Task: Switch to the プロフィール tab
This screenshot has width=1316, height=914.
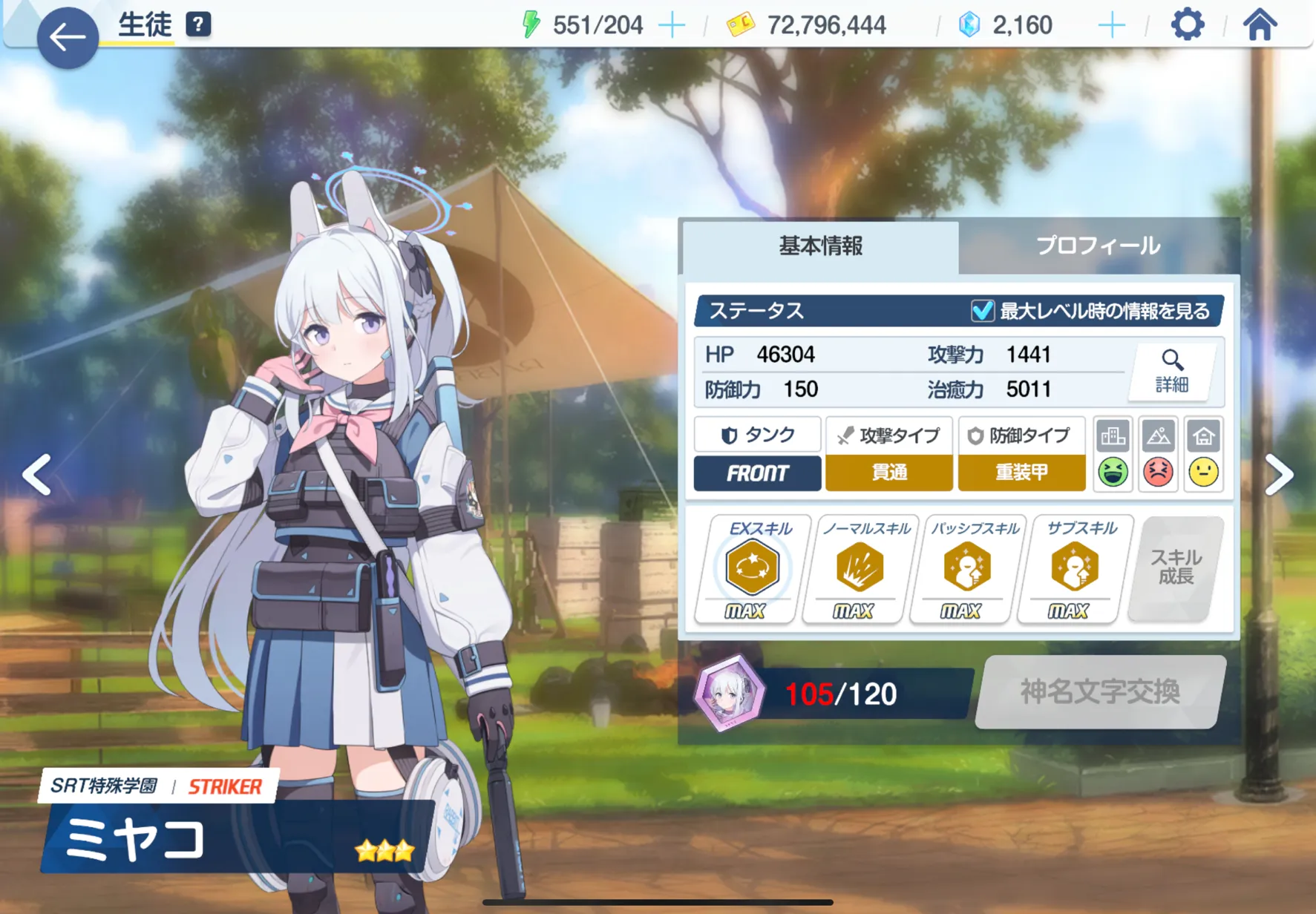Action: click(1097, 246)
